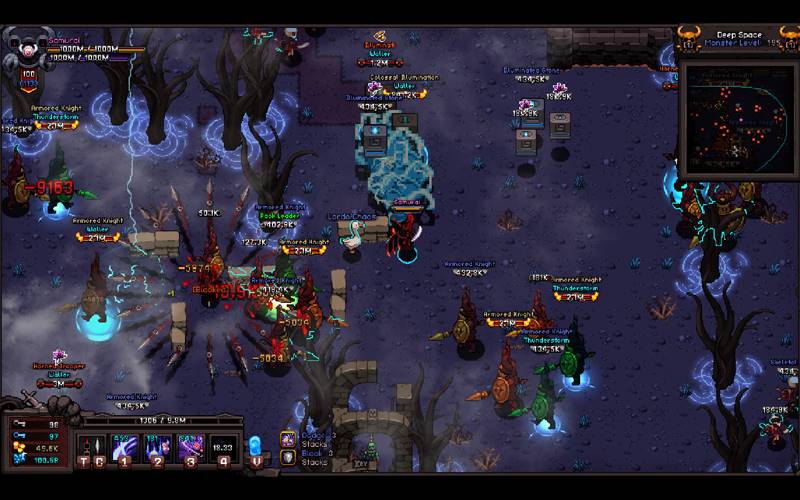800x500 pixels.
Task: Use the spike burst skill in slot 2
Action: pos(157,445)
